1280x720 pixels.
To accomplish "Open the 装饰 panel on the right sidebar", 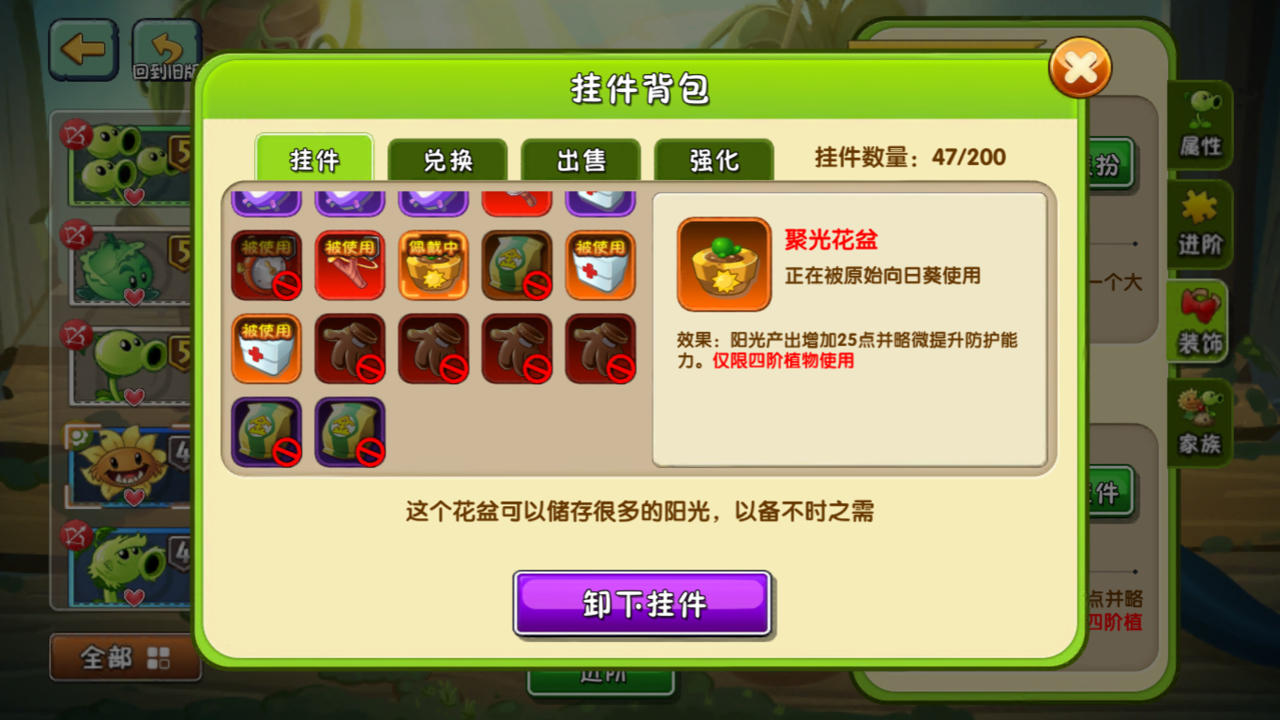I will (1199, 323).
